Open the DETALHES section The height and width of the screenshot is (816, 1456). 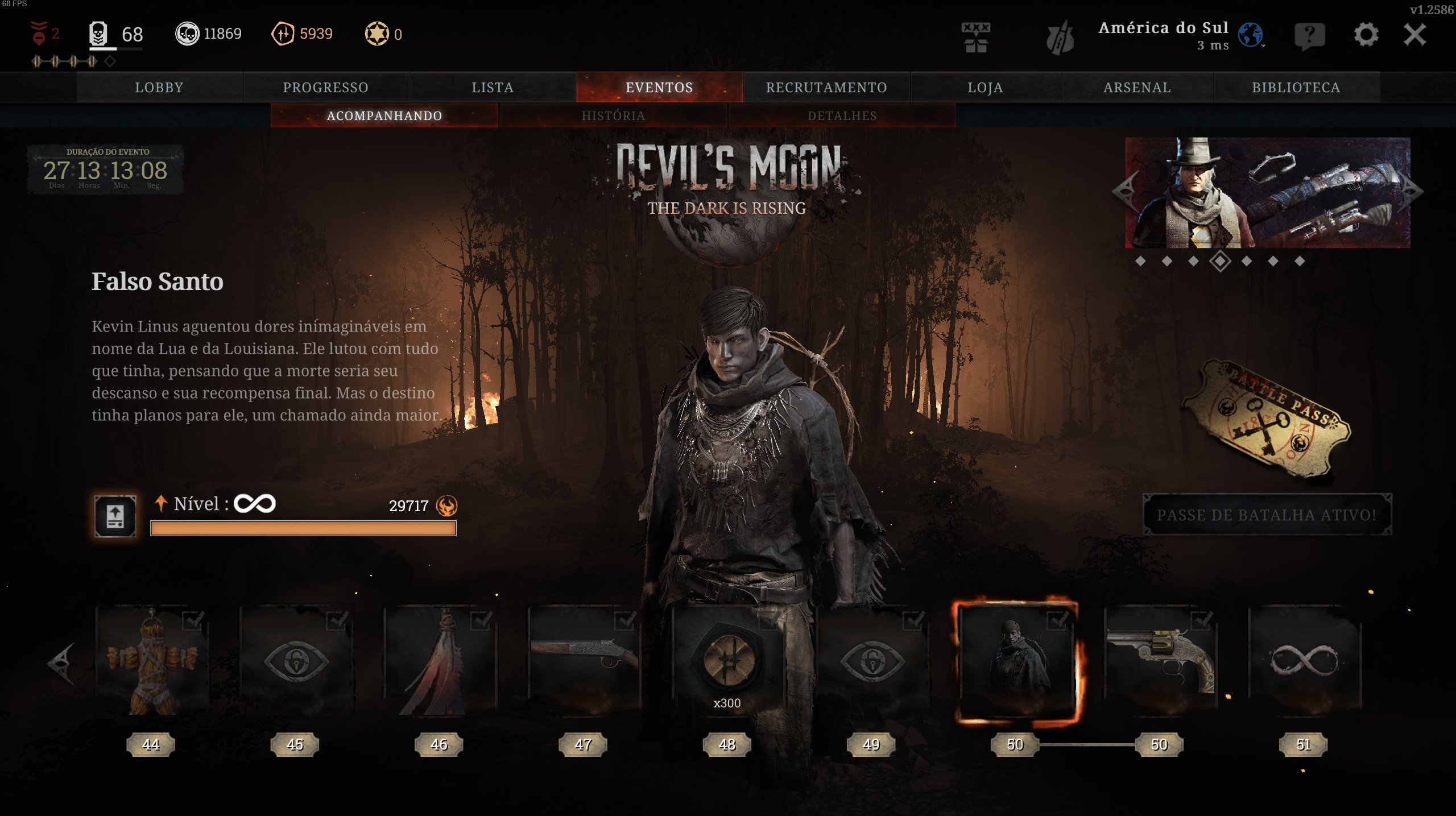[842, 115]
